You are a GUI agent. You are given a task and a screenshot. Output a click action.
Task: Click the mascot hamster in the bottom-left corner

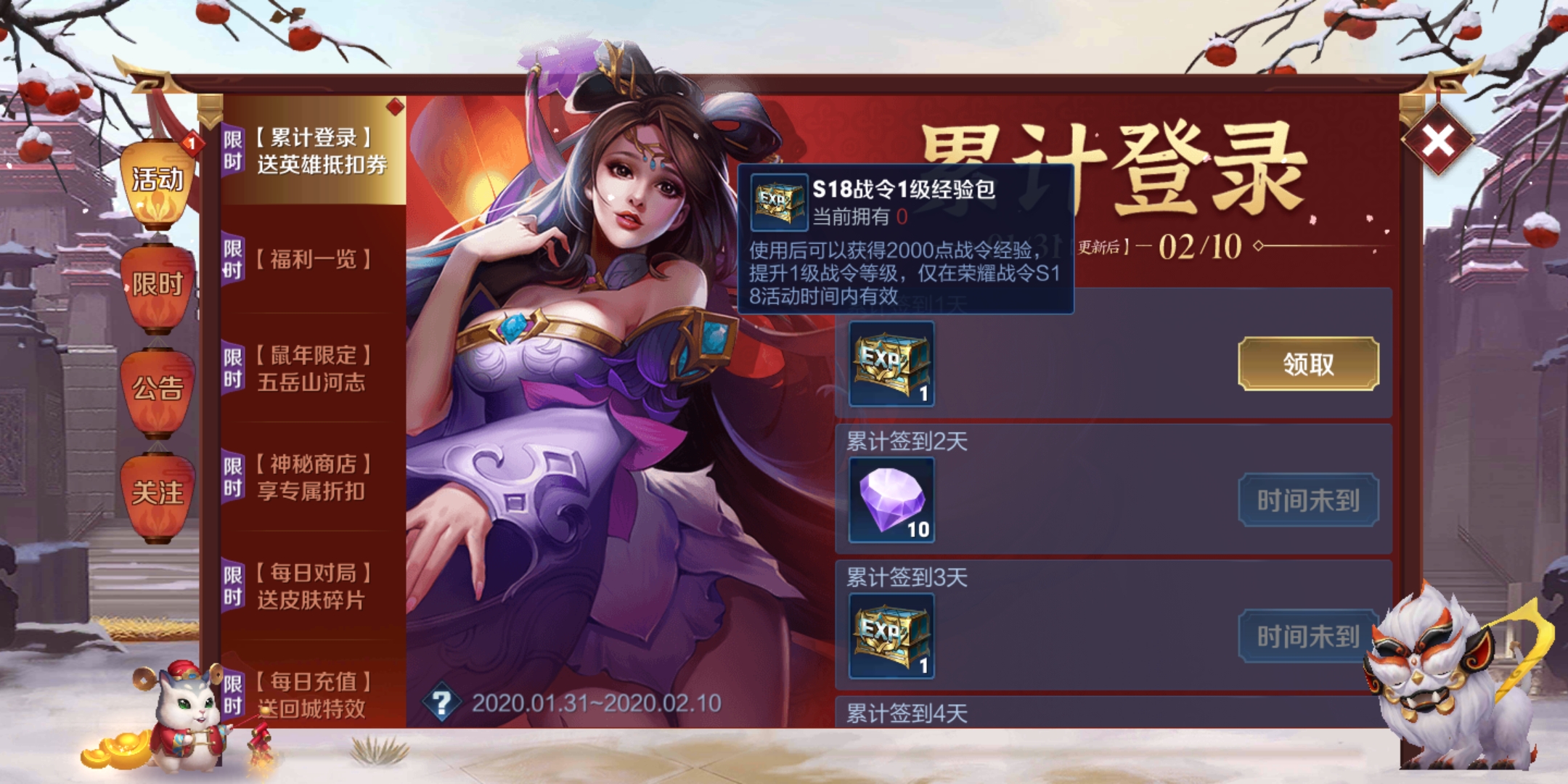point(185,711)
